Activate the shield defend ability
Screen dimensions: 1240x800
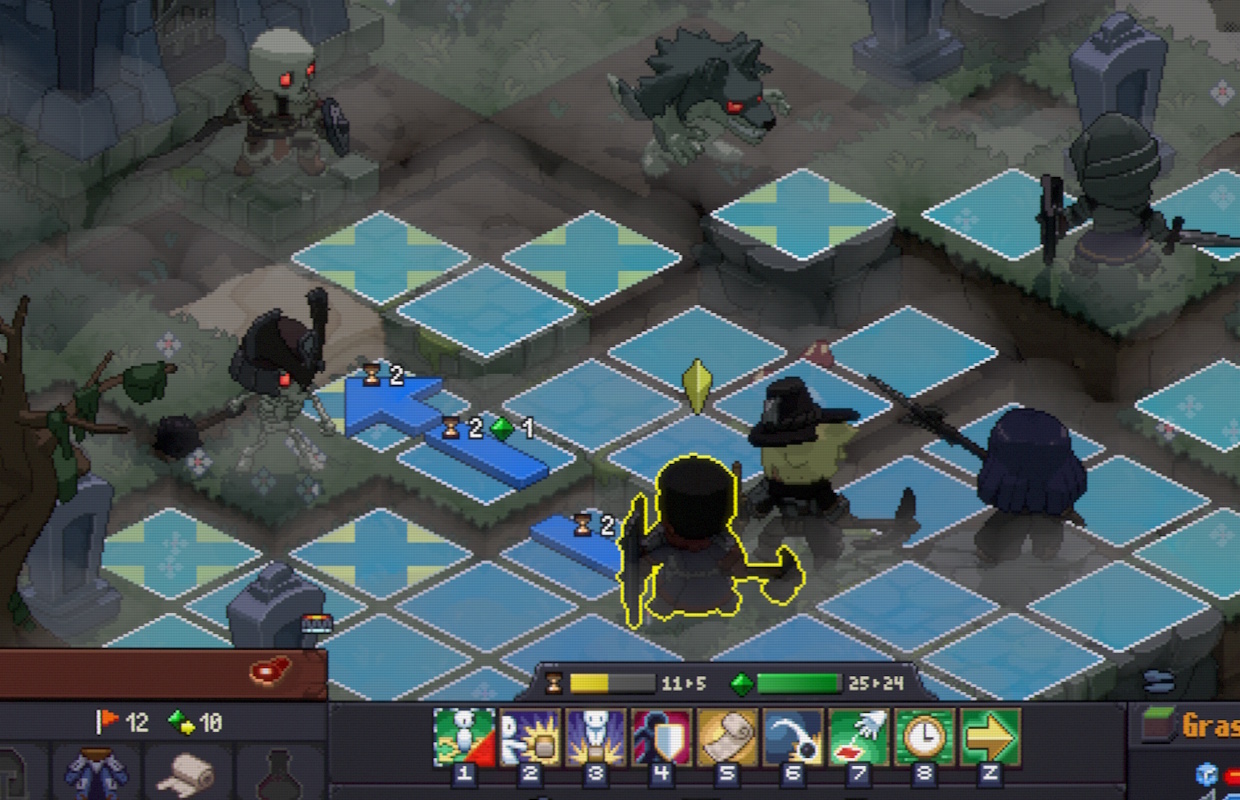tap(662, 737)
